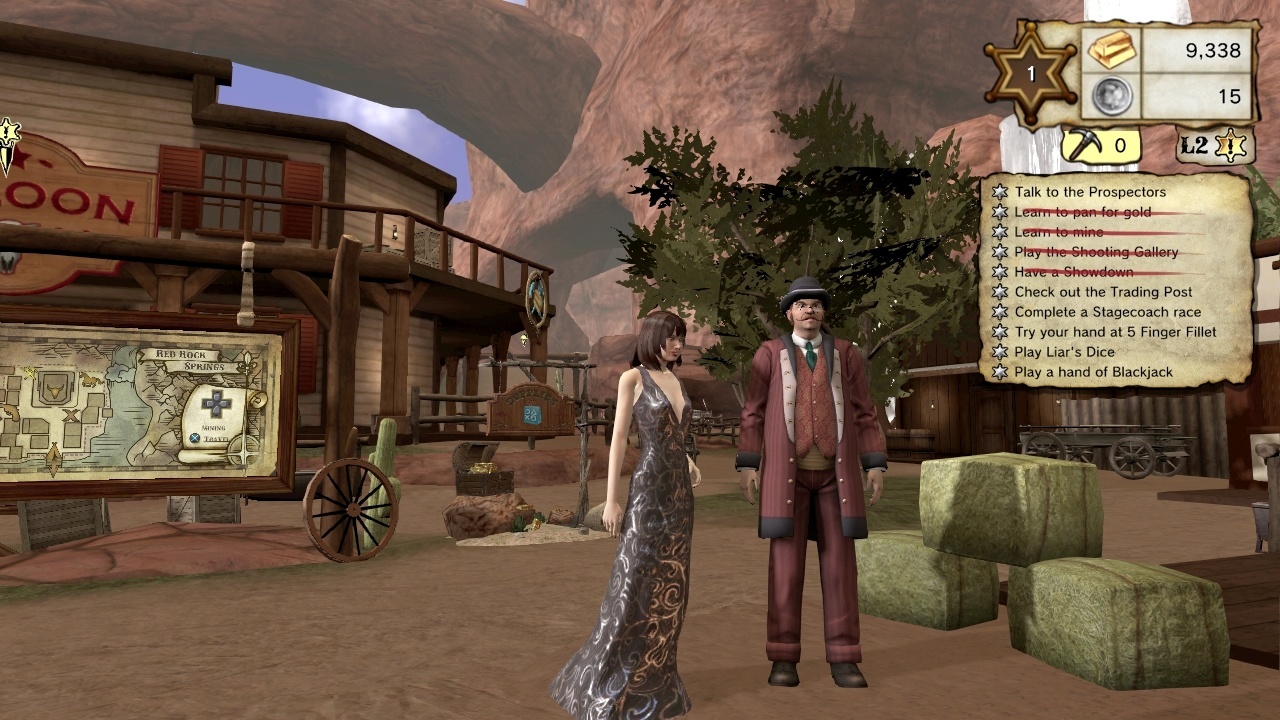Select the Complete a Stagecoach race objective
This screenshot has width=1280, height=720.
tap(1108, 312)
